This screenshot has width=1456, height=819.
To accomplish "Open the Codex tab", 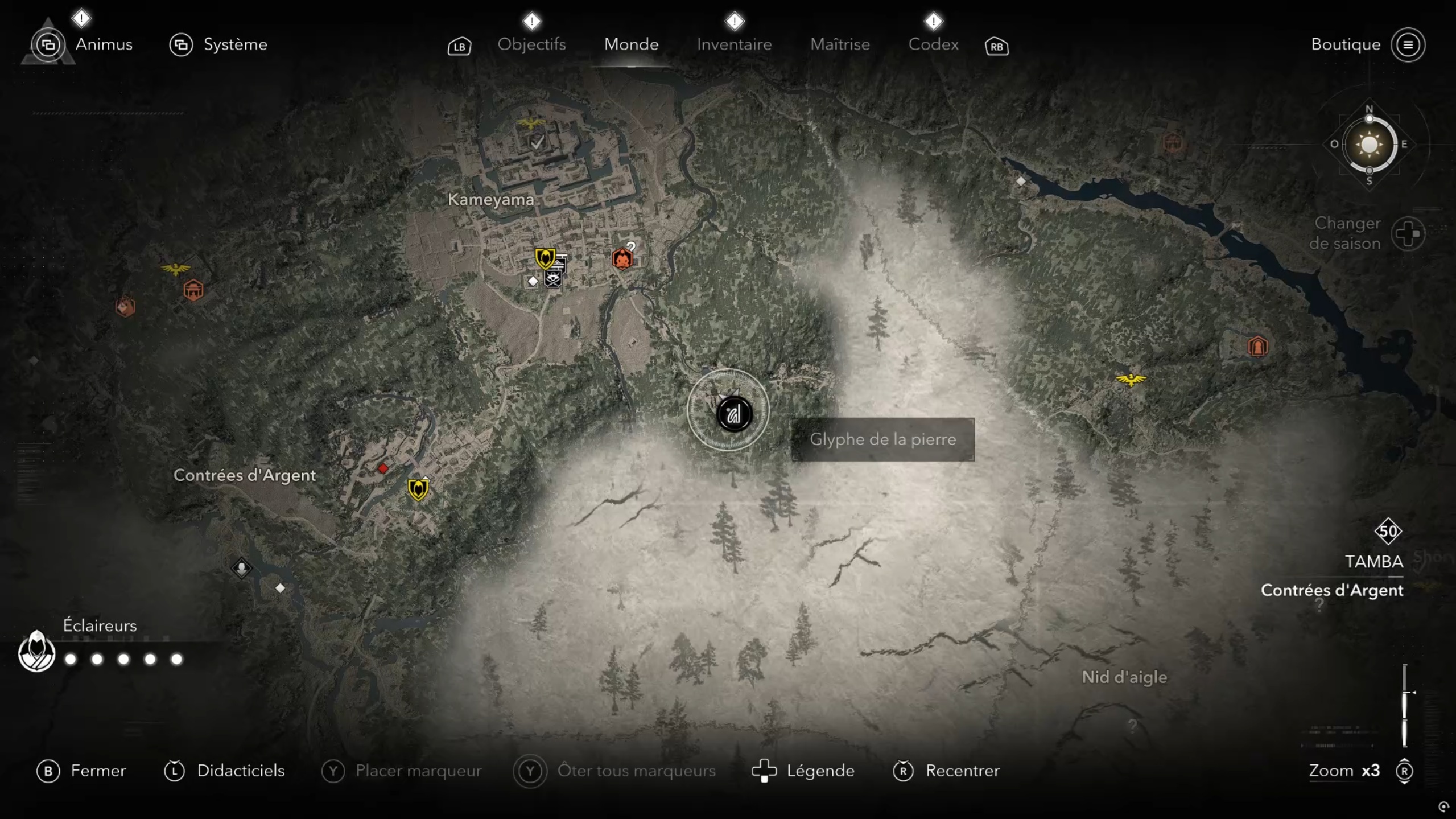I will pos(933,44).
